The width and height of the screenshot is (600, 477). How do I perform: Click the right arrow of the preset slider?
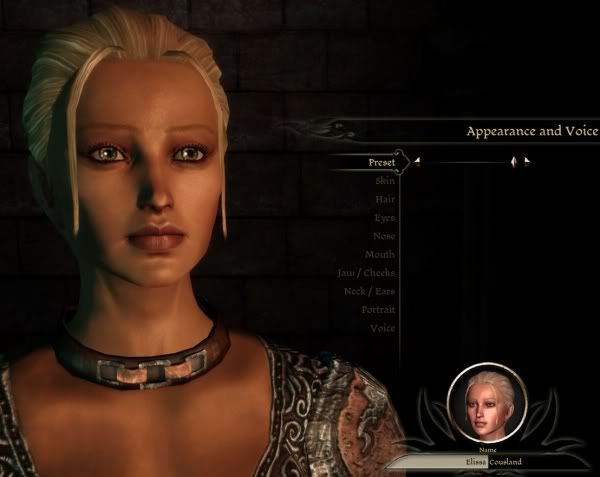(527, 161)
